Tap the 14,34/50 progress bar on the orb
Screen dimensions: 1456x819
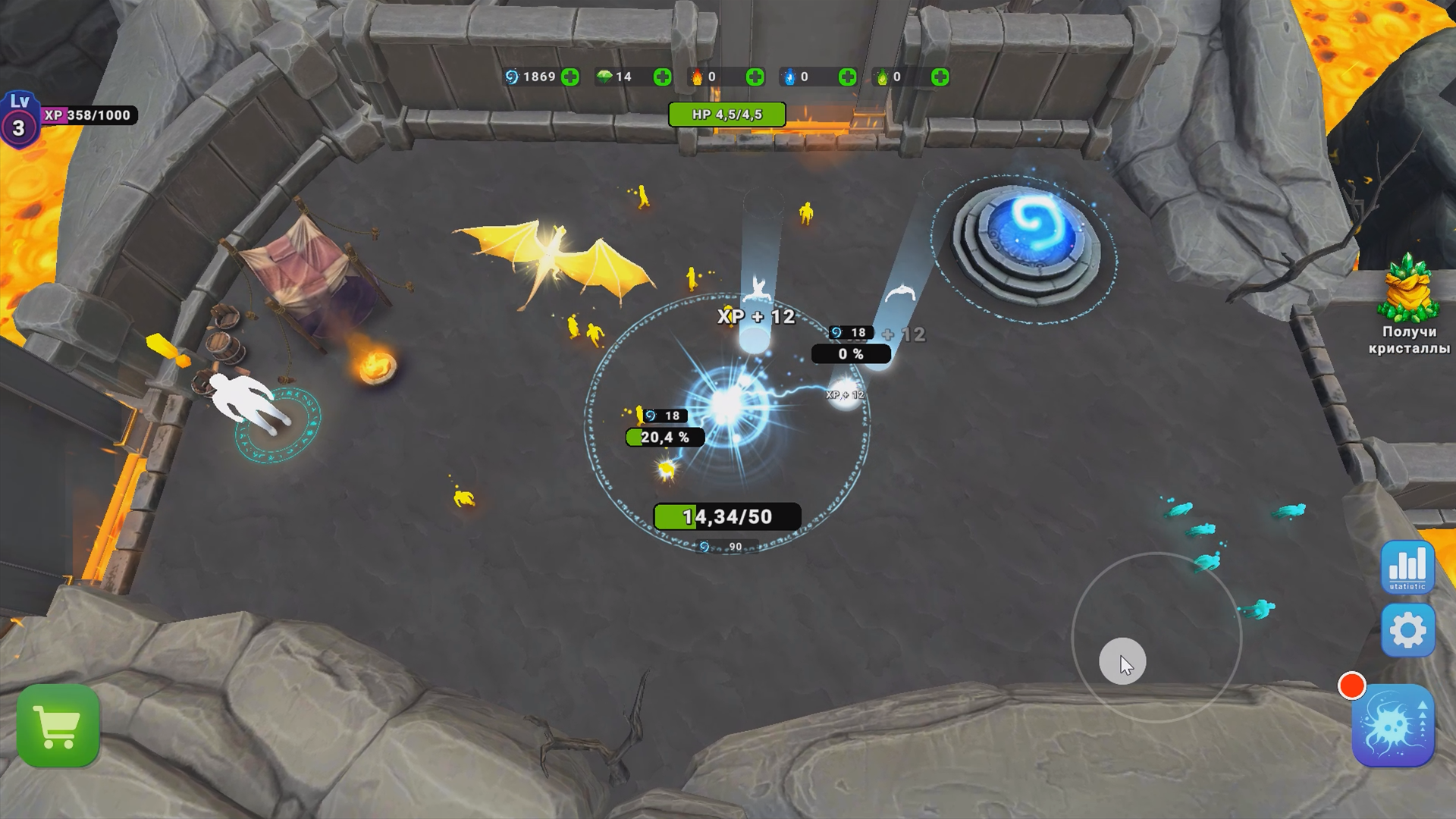[x=726, y=517]
